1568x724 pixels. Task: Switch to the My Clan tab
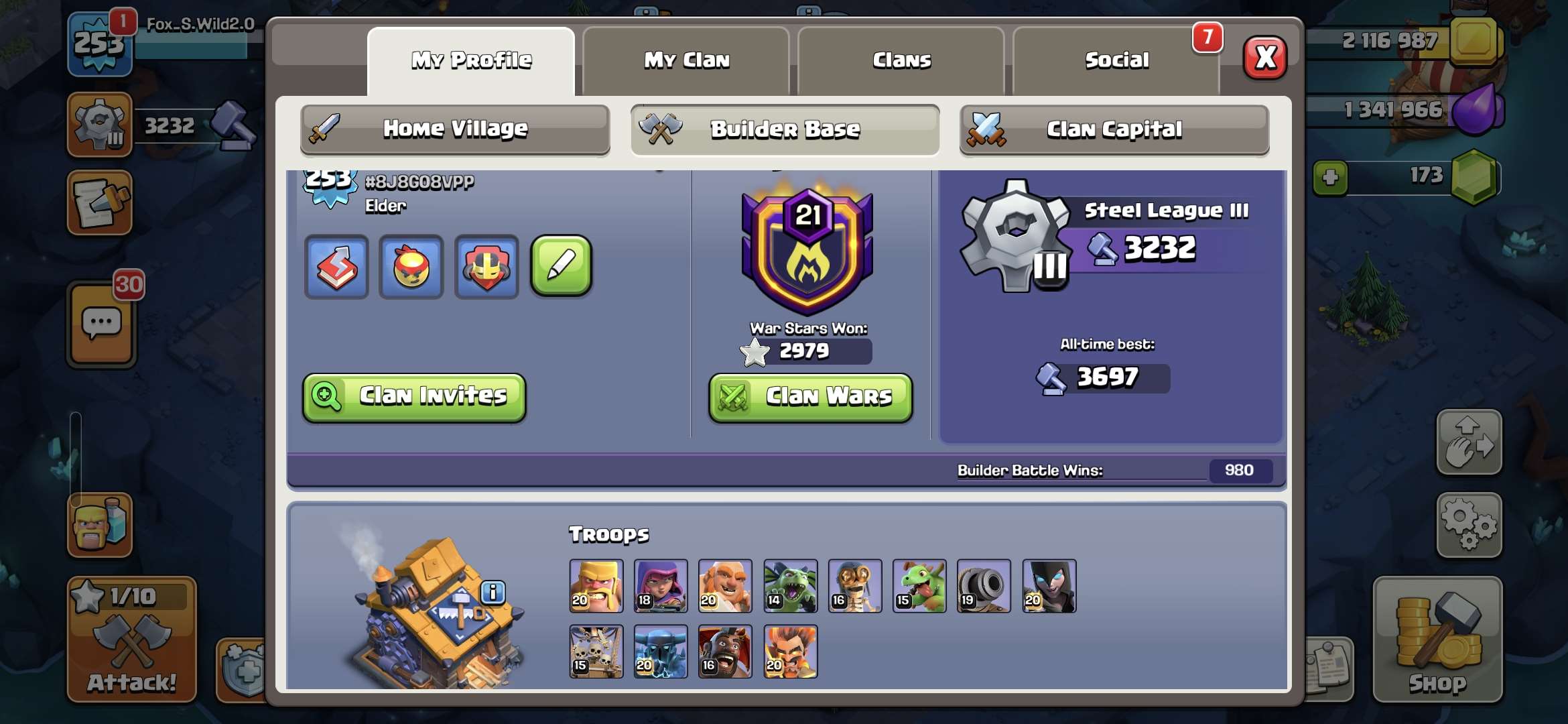tap(685, 60)
